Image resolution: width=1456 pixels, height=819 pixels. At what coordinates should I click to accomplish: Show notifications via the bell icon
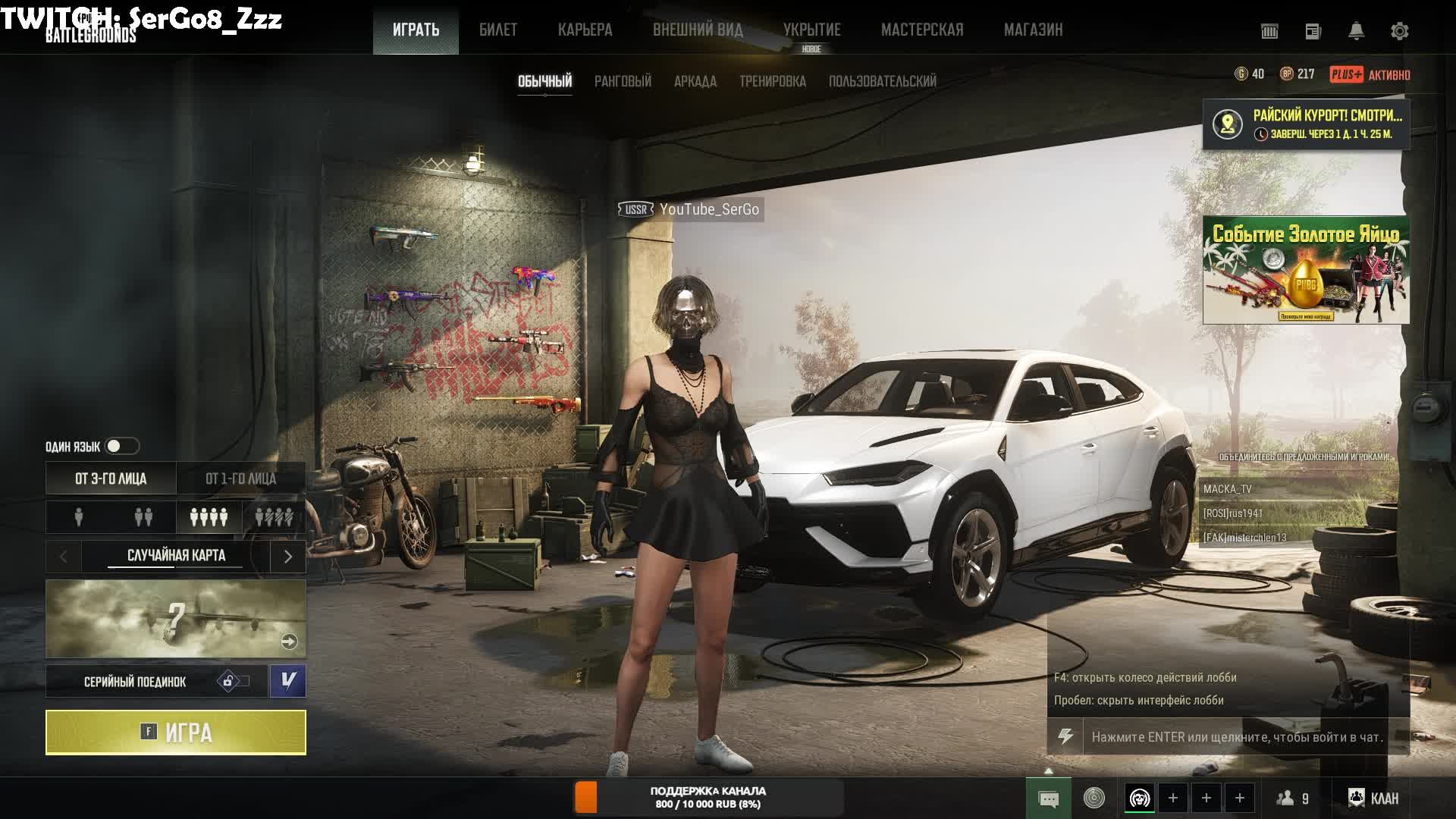[x=1356, y=31]
